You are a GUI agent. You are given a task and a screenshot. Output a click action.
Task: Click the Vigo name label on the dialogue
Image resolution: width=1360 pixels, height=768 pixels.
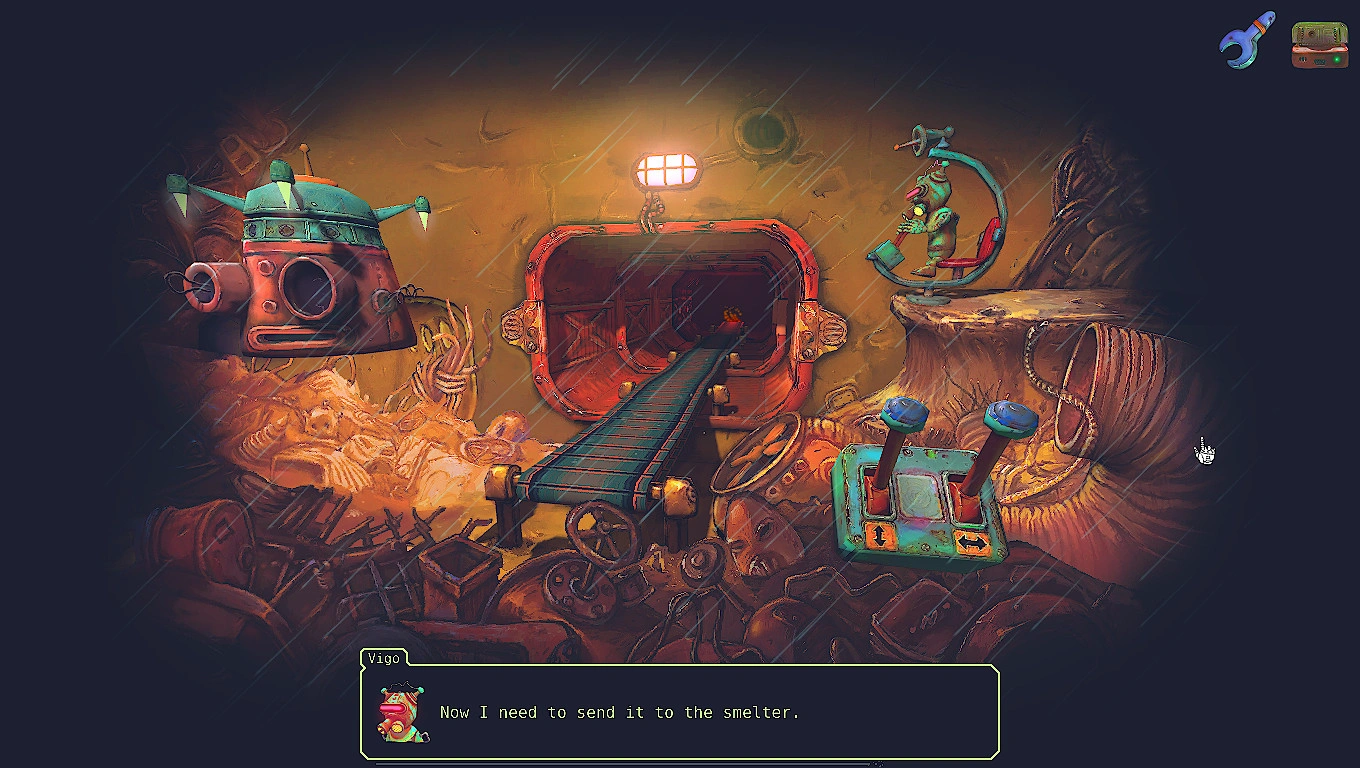[383, 659]
